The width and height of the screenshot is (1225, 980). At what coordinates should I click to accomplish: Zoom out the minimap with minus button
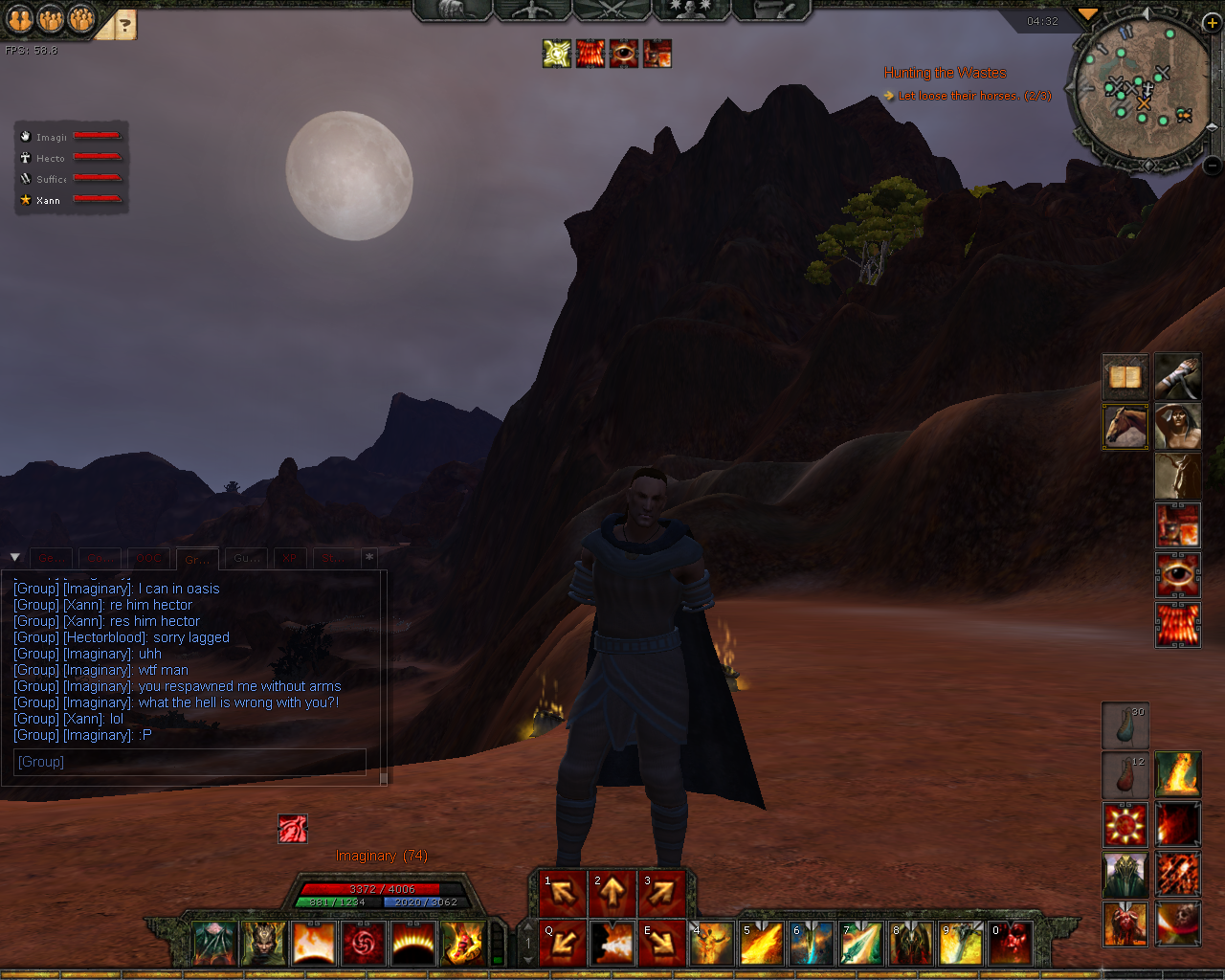point(1211,165)
